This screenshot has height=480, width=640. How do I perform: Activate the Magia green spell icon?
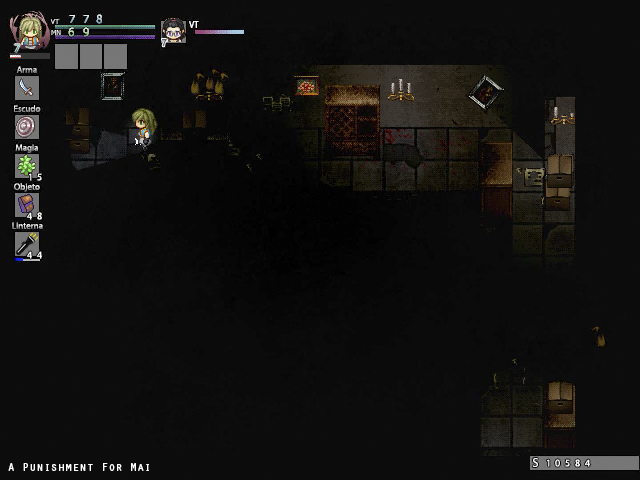tap(27, 165)
